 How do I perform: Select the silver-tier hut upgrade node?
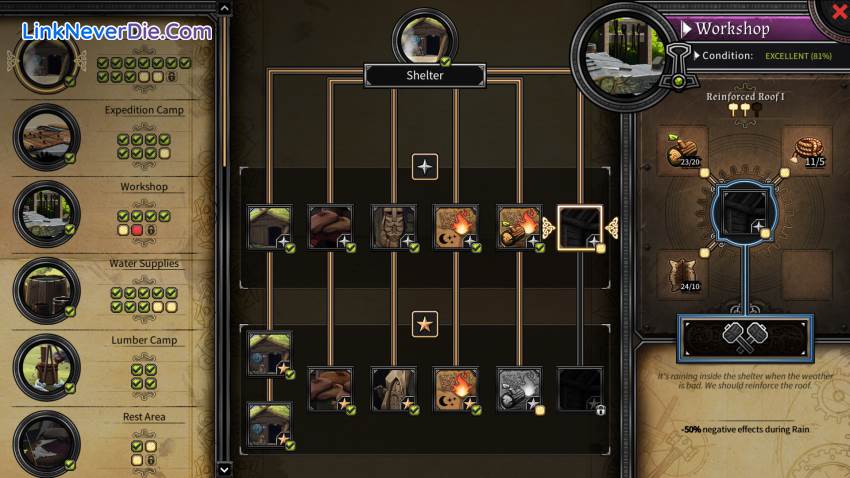click(x=270, y=228)
